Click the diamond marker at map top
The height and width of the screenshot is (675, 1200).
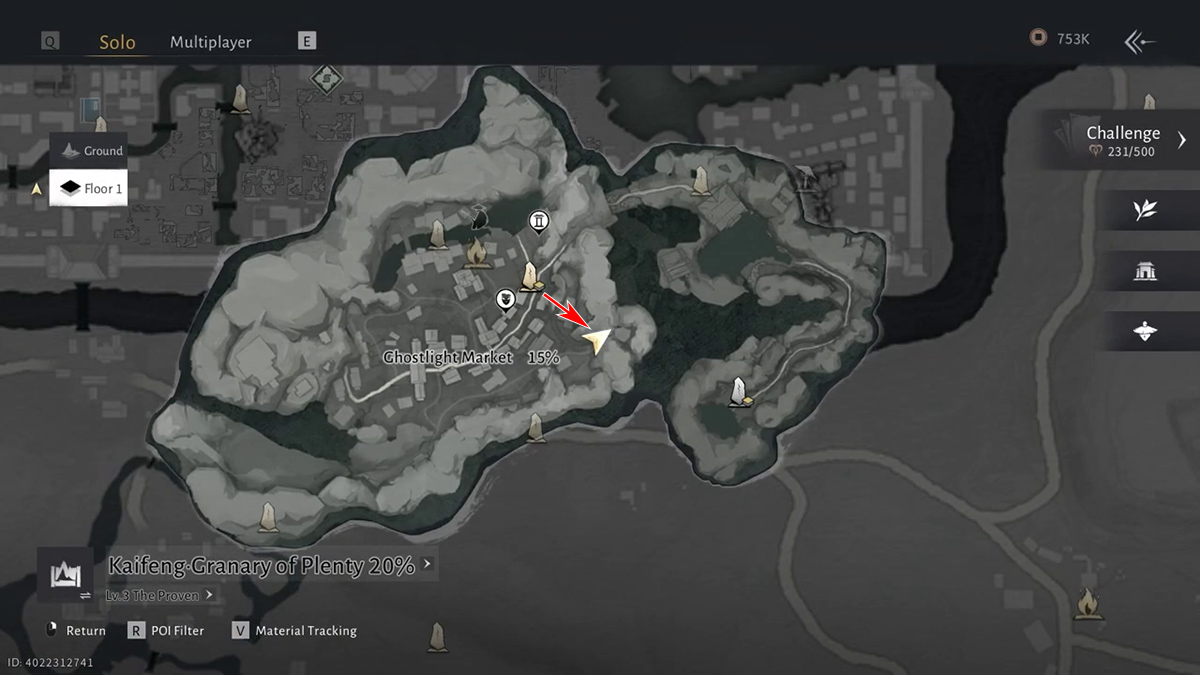[323, 78]
